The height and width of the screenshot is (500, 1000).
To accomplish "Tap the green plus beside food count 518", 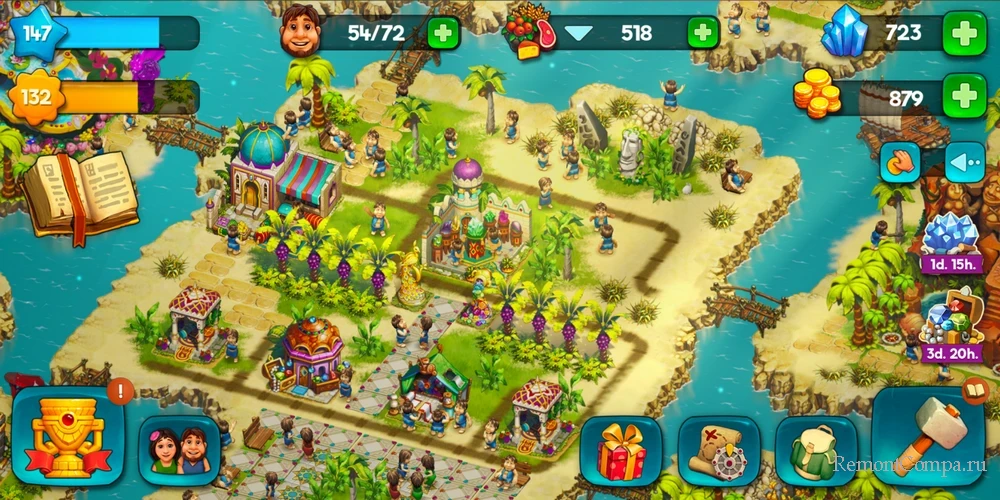I will pos(703,33).
